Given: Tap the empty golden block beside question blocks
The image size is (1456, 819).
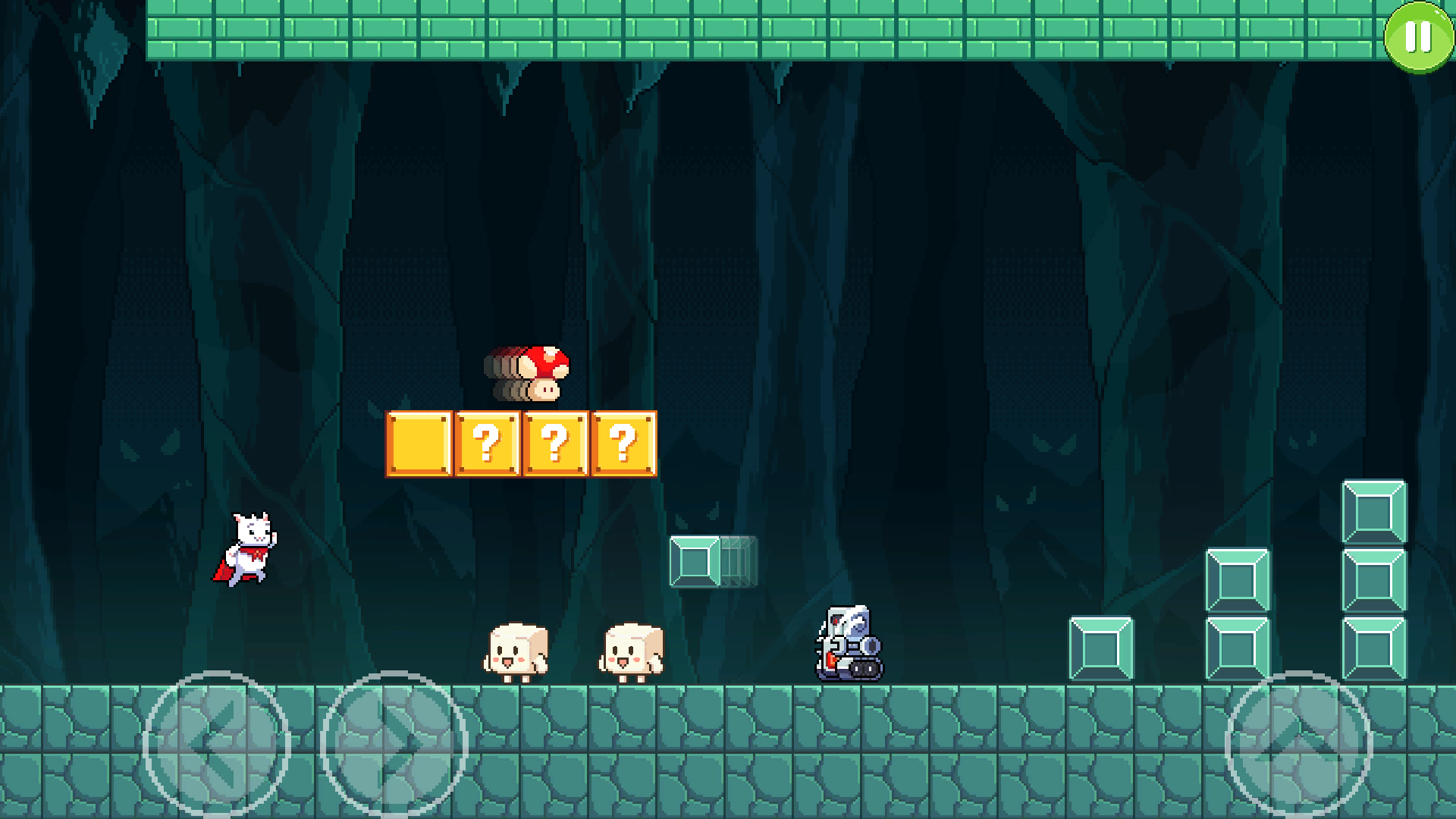Looking at the screenshot, I should [419, 444].
